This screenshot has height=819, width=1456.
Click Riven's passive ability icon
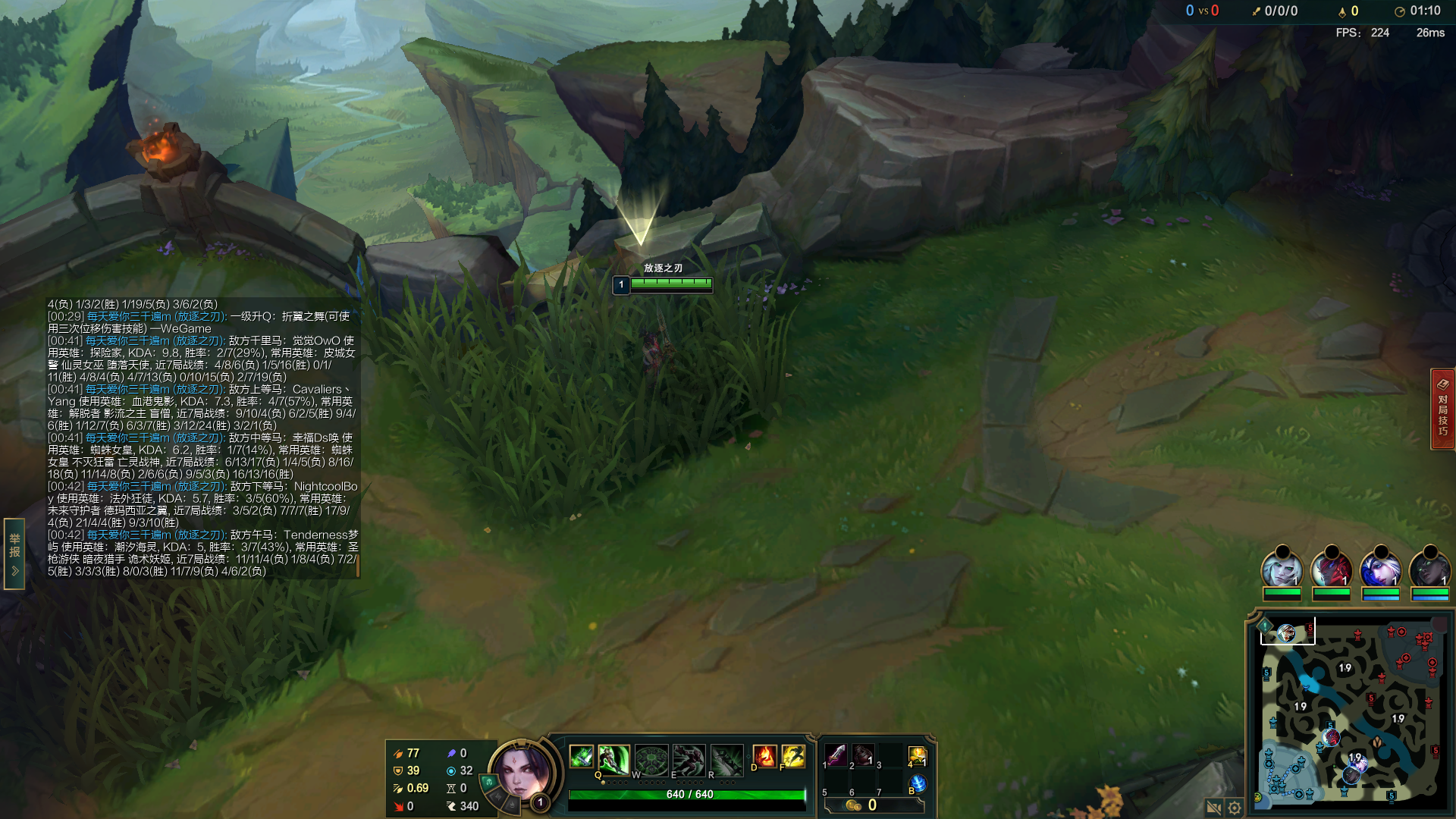tap(582, 756)
